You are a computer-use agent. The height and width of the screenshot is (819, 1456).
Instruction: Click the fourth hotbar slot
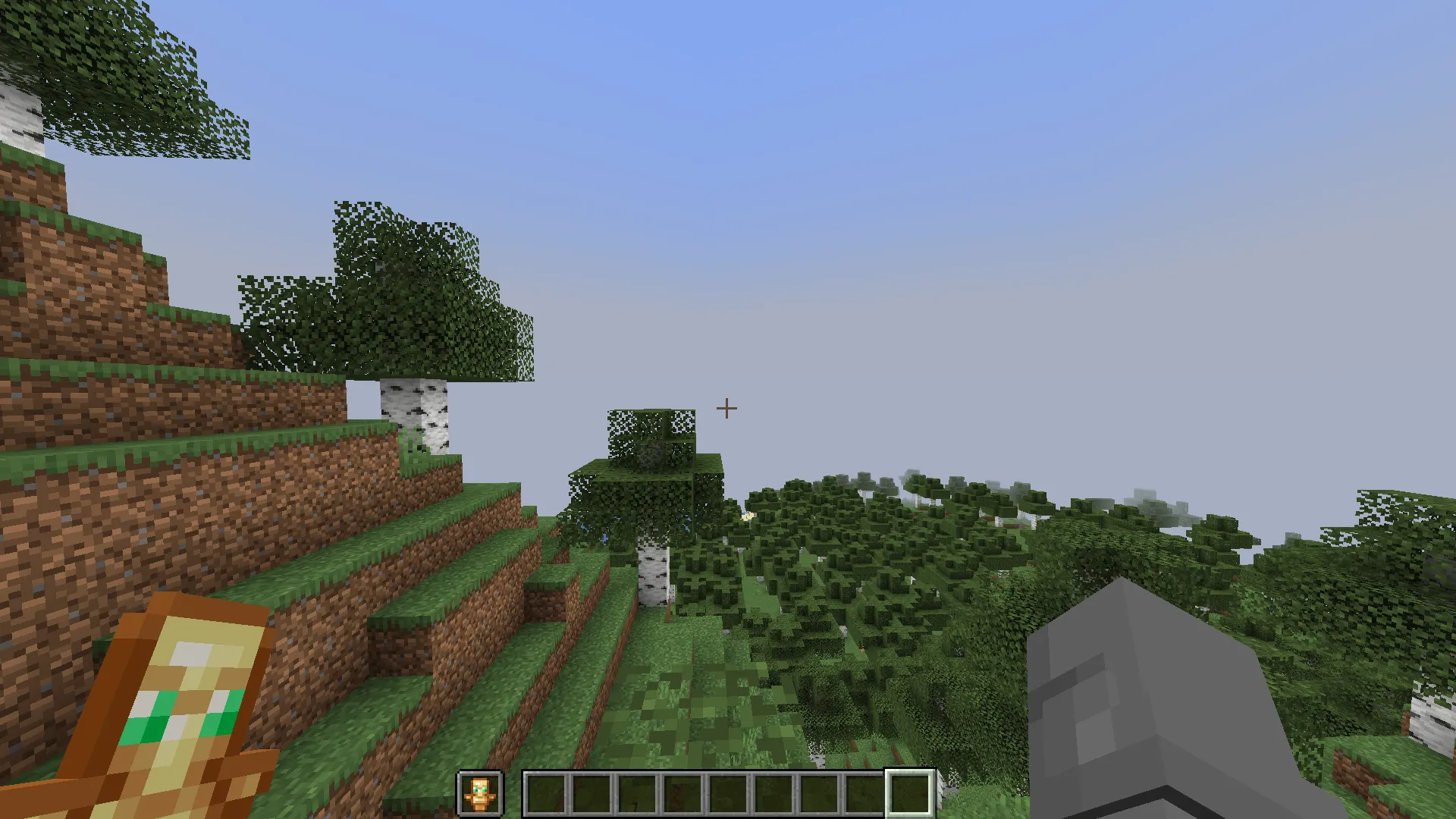pos(682,793)
